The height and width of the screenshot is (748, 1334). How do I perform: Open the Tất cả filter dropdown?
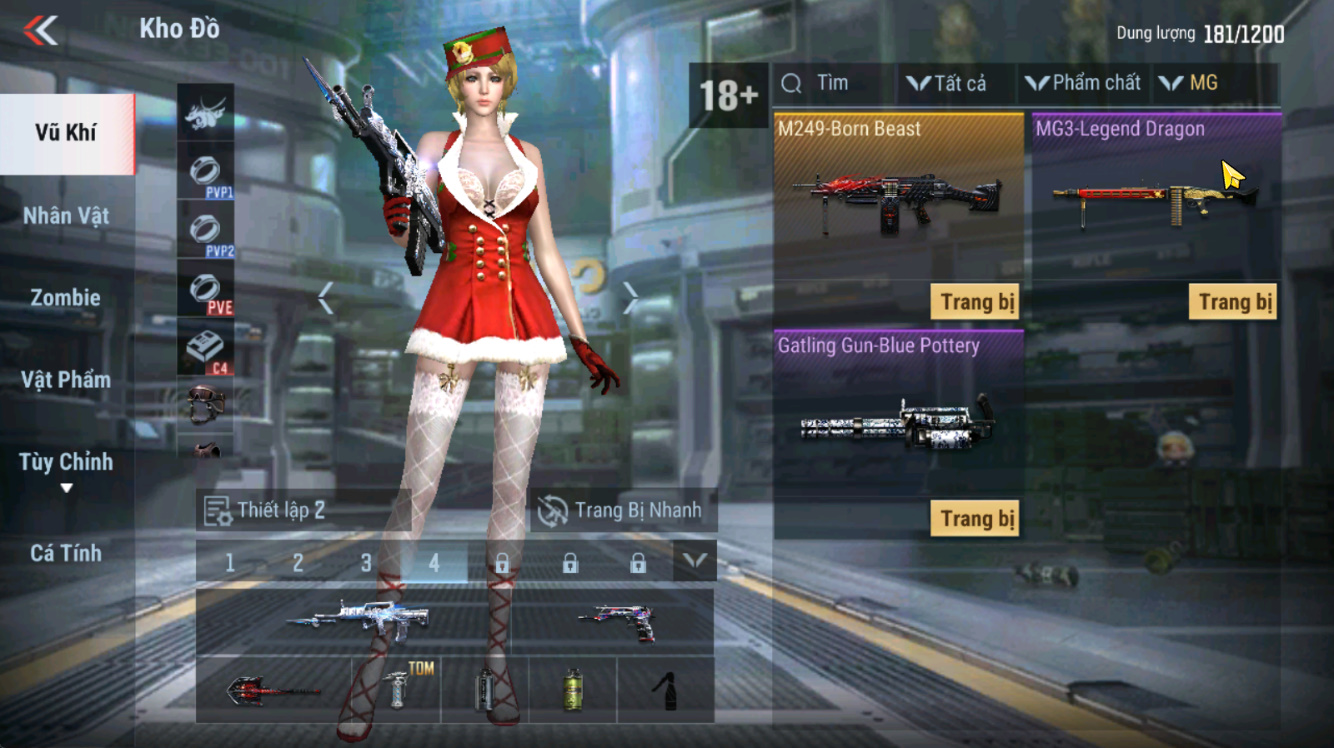[x=947, y=84]
